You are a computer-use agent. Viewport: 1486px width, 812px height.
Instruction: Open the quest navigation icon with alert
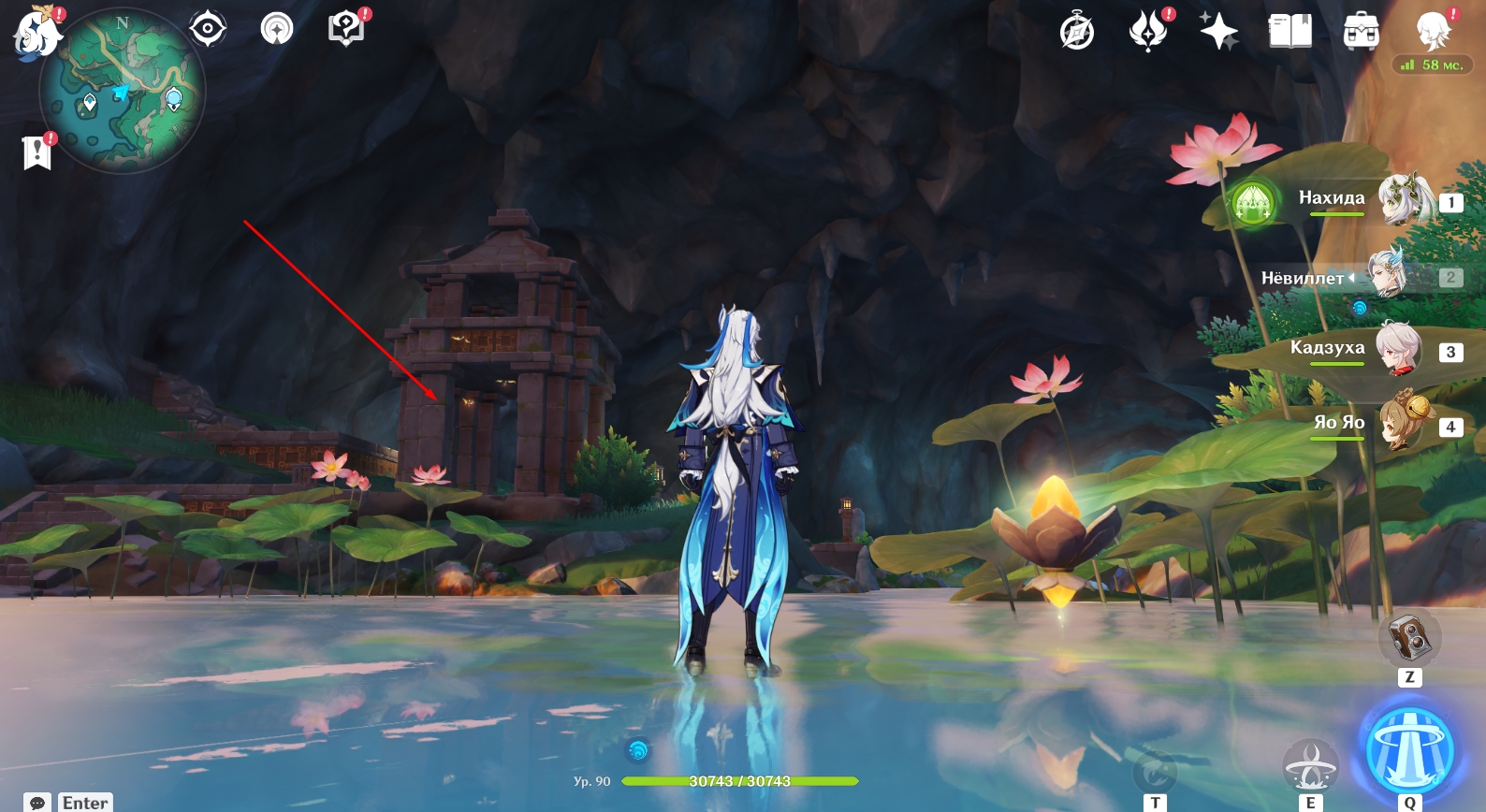click(346, 29)
